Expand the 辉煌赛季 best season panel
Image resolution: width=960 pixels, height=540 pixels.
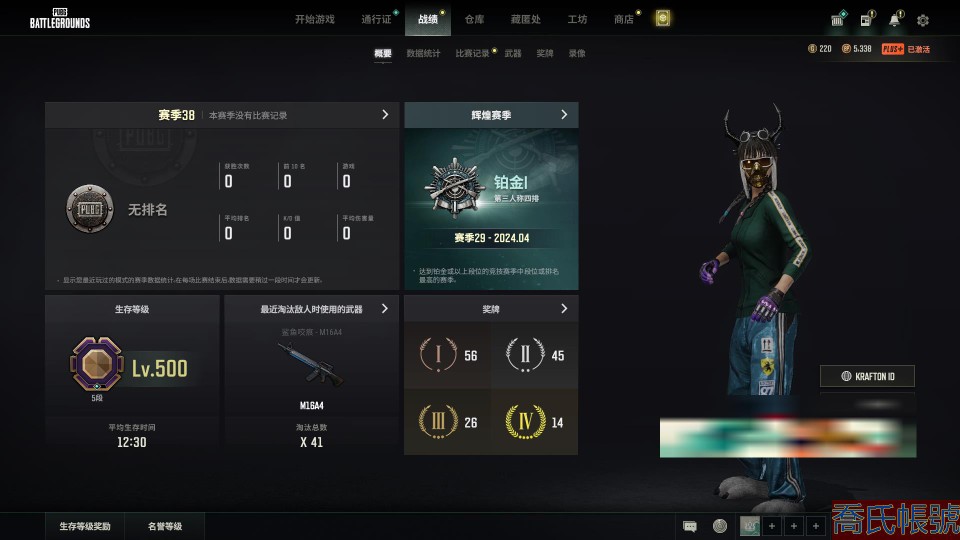(x=564, y=115)
